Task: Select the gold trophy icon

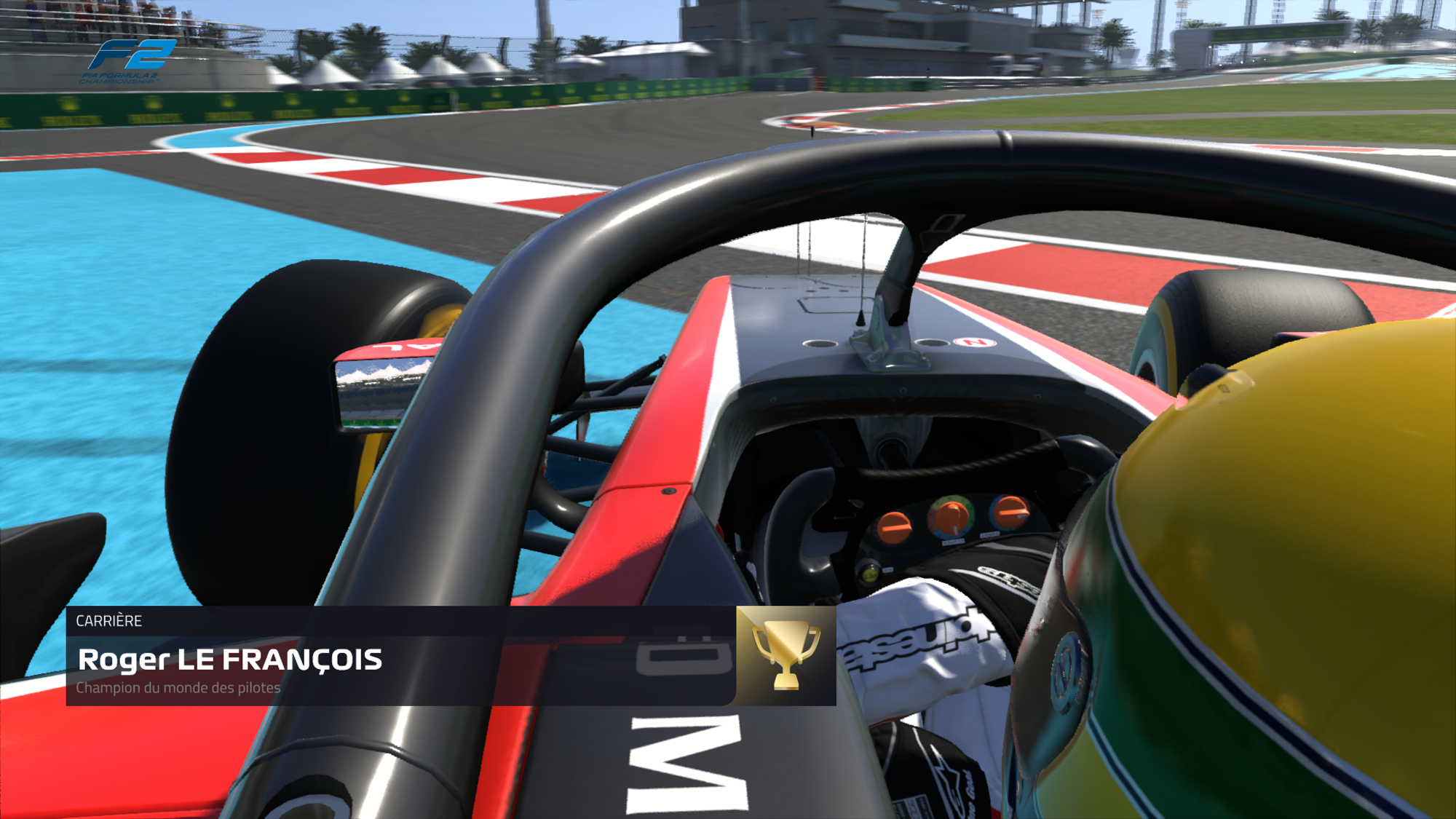Action: point(786,655)
